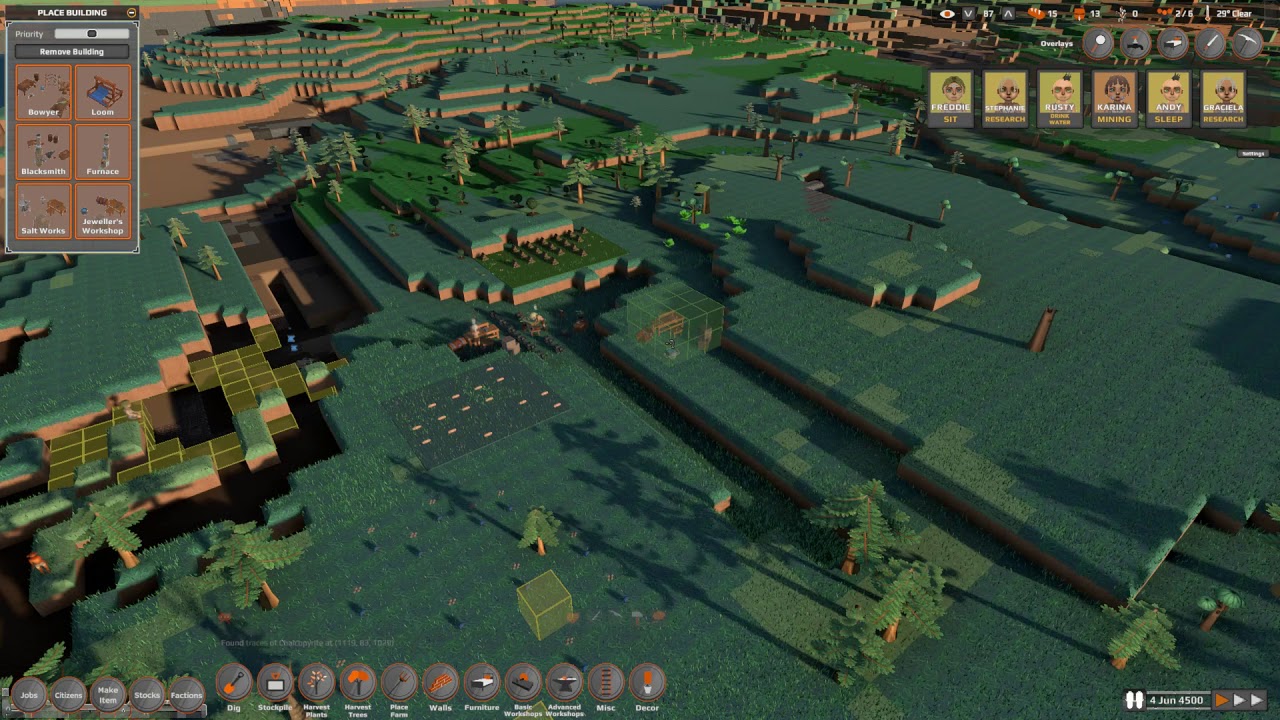Show the Stocks panel
Viewport: 1280px width, 720px height.
pyautogui.click(x=147, y=694)
